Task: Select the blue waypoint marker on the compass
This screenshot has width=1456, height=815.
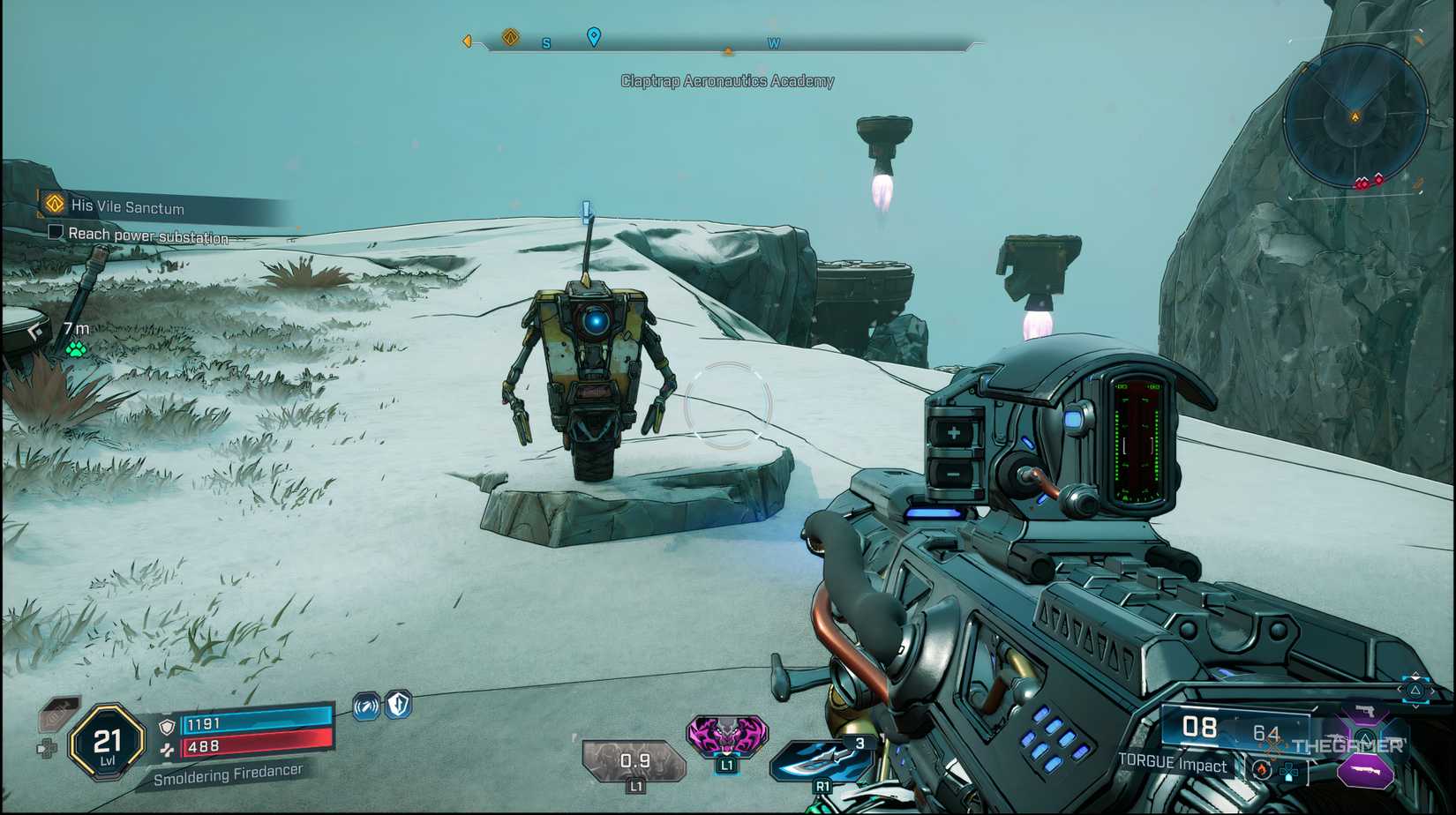Action: pos(593,39)
